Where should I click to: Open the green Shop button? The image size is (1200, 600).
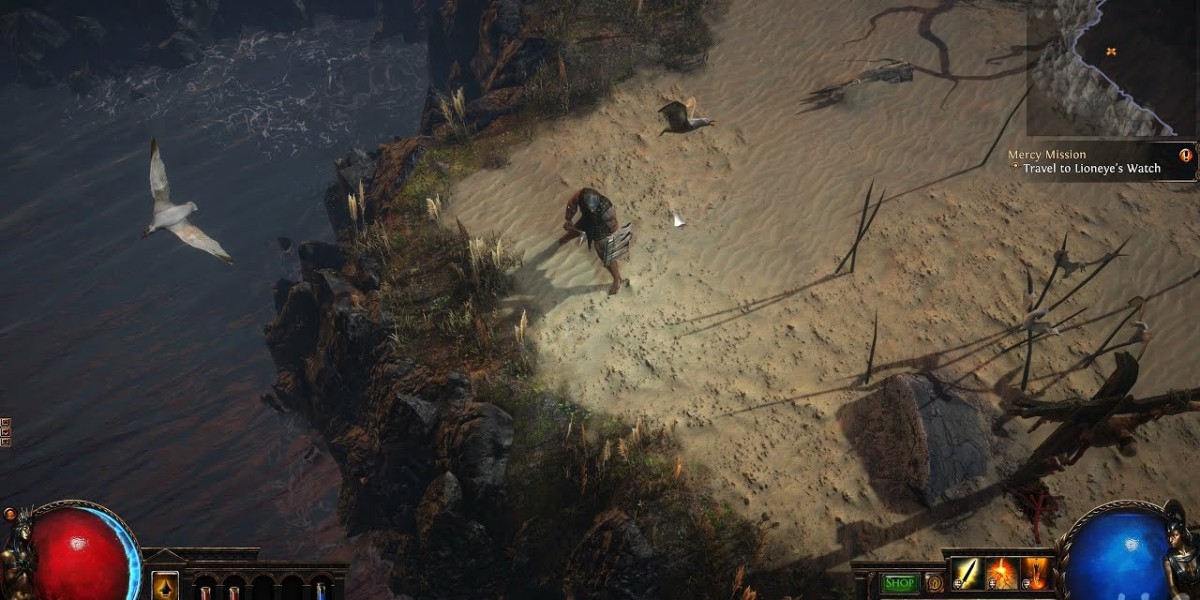tap(900, 582)
